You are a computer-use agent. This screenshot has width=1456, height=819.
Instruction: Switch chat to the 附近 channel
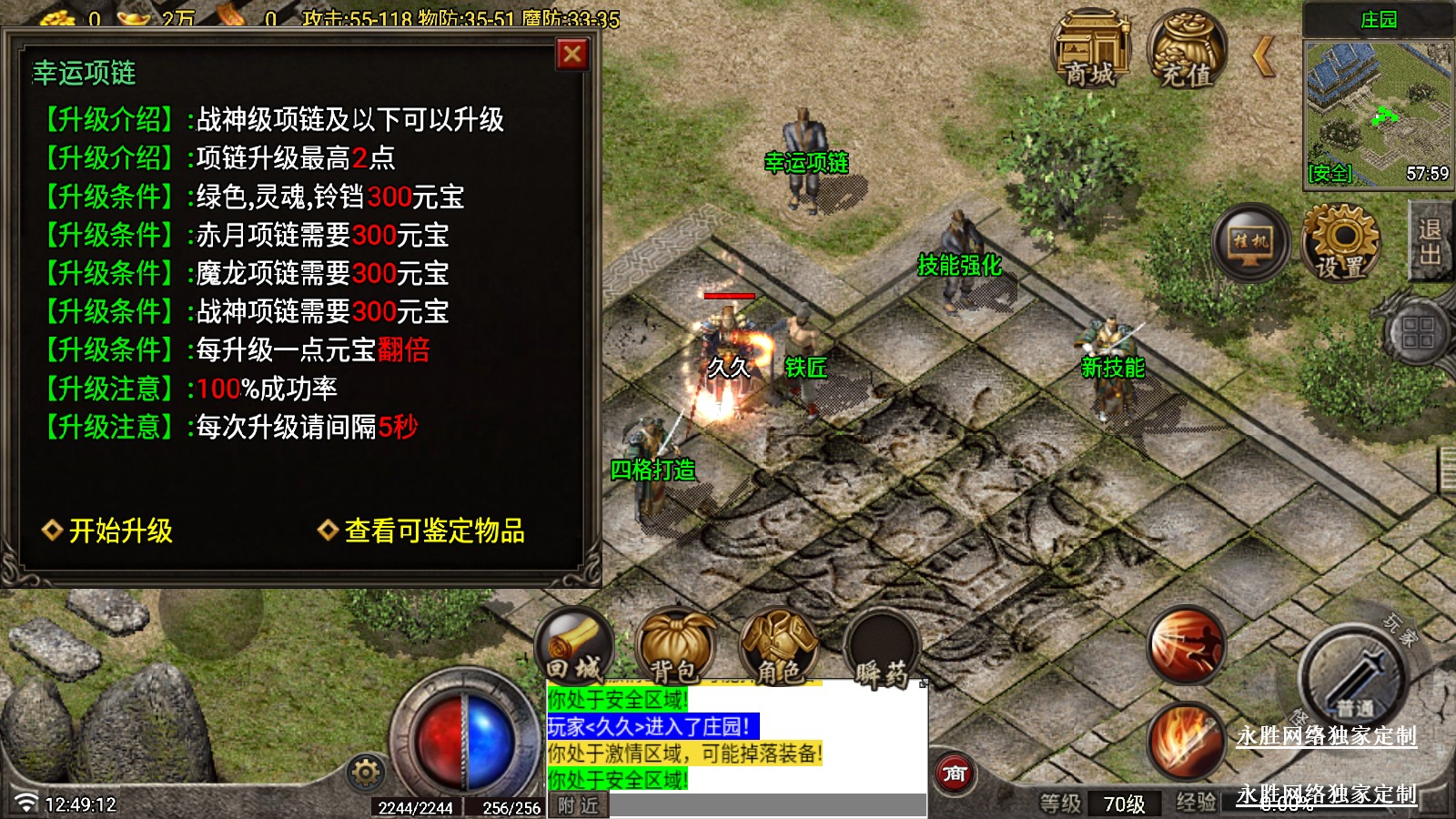coord(578,805)
